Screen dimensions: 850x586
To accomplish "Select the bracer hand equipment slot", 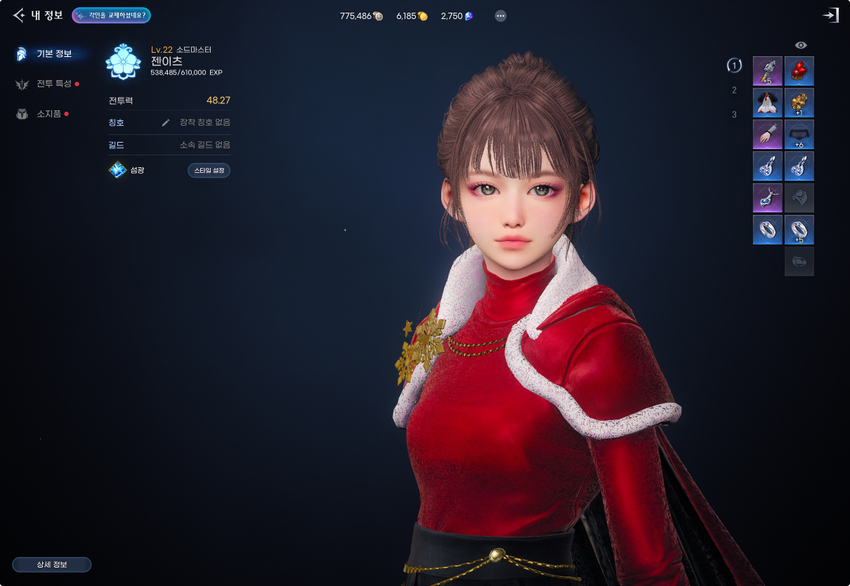I will point(767,134).
